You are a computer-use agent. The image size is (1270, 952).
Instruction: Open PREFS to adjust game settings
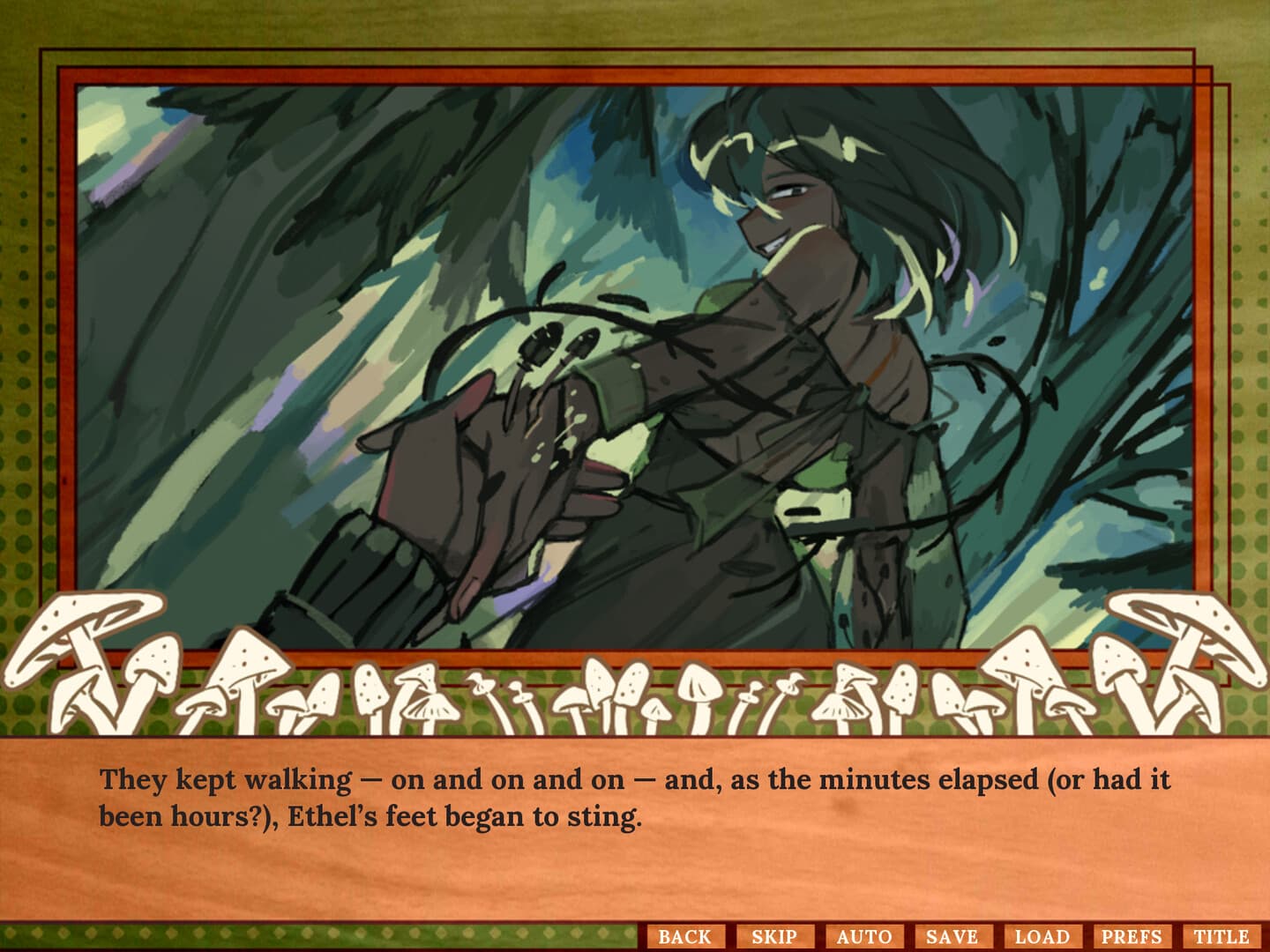1132,936
